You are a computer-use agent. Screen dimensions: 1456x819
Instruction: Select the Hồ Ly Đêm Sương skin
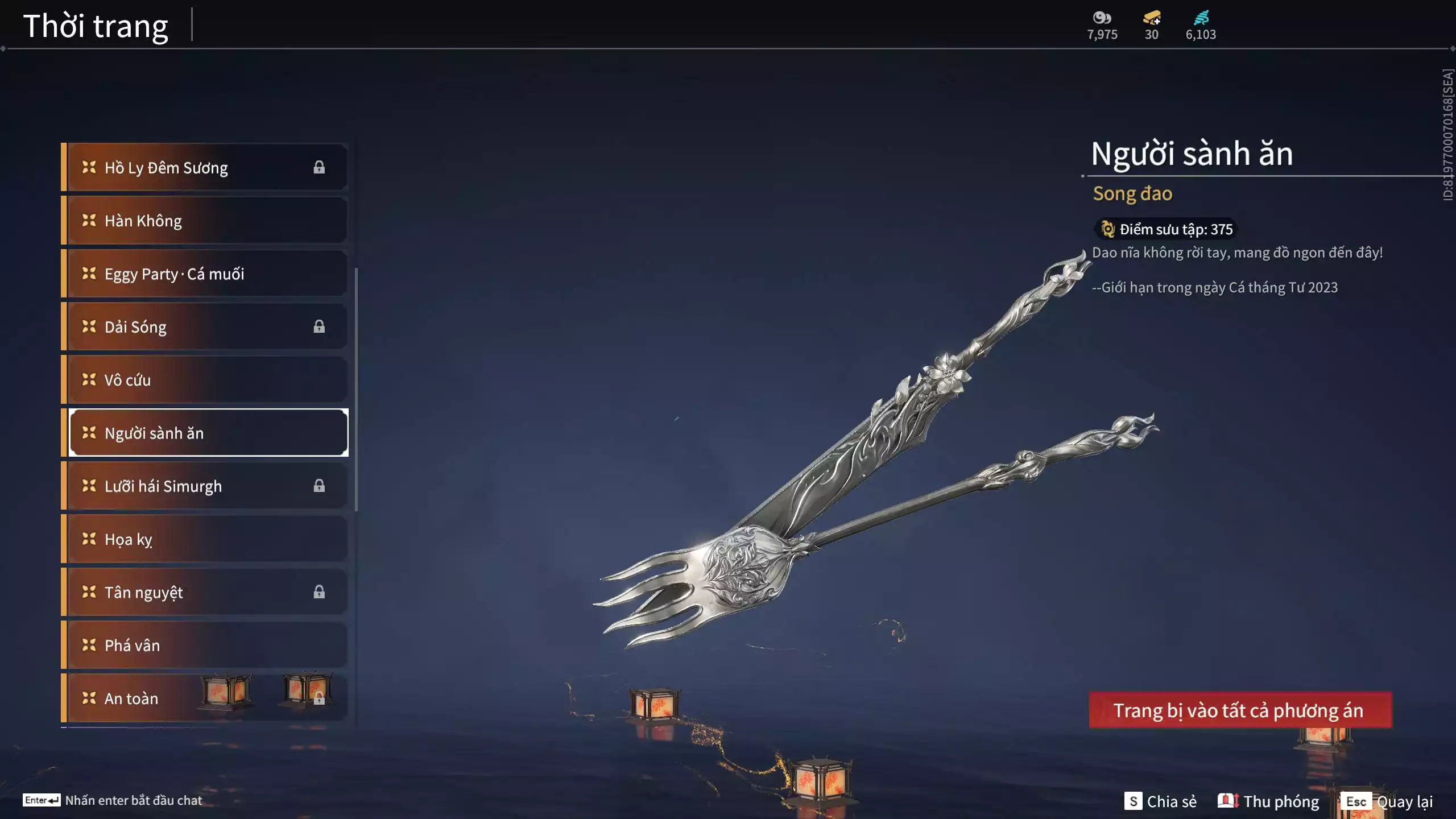click(205, 167)
